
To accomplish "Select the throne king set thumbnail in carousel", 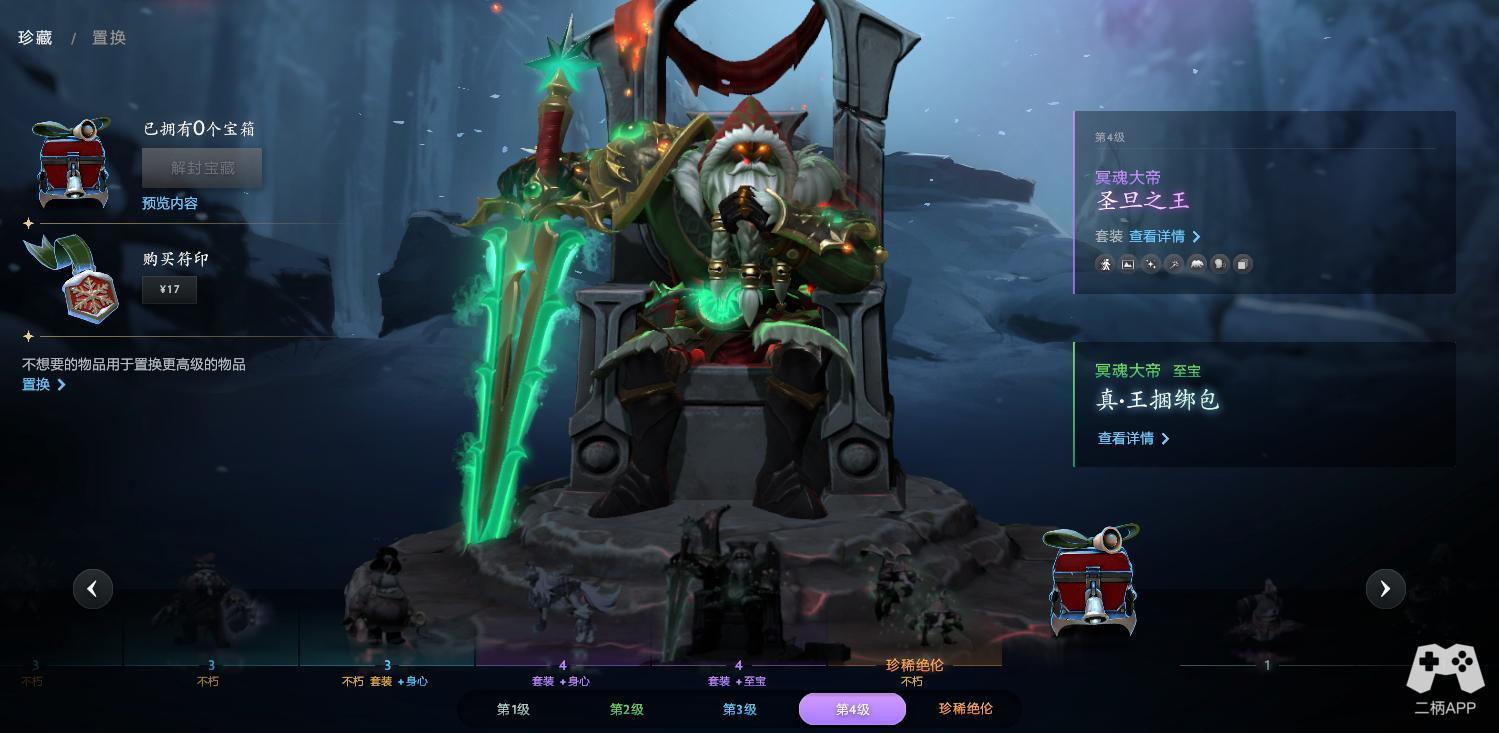I will tap(738, 590).
